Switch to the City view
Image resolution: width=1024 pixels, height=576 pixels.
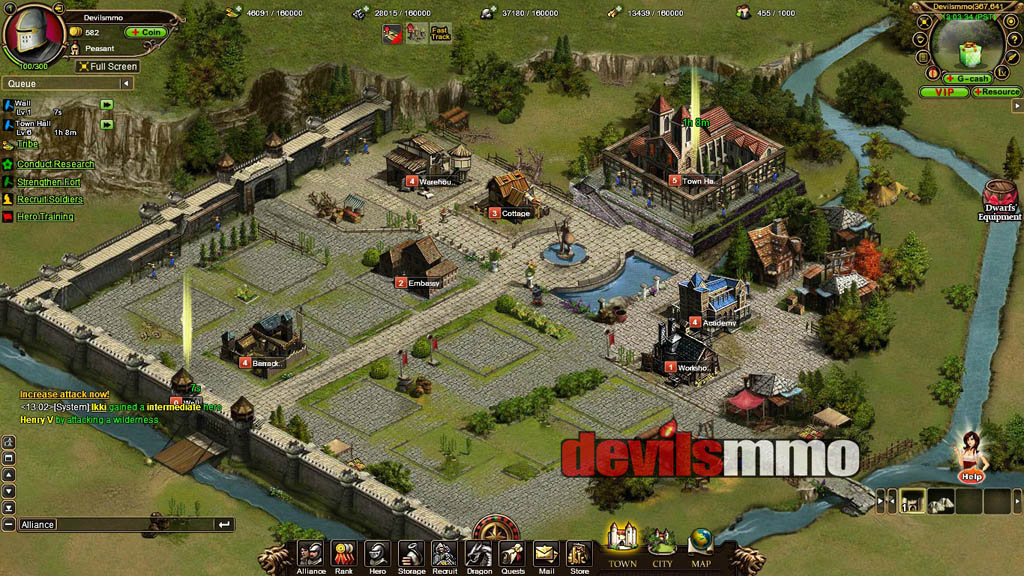click(662, 545)
